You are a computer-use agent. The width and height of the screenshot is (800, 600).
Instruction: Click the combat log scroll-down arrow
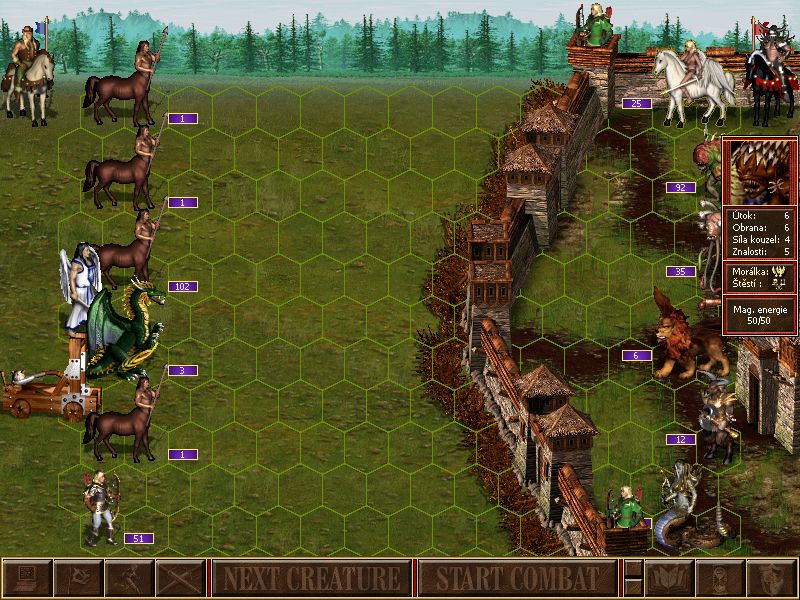coord(633,588)
